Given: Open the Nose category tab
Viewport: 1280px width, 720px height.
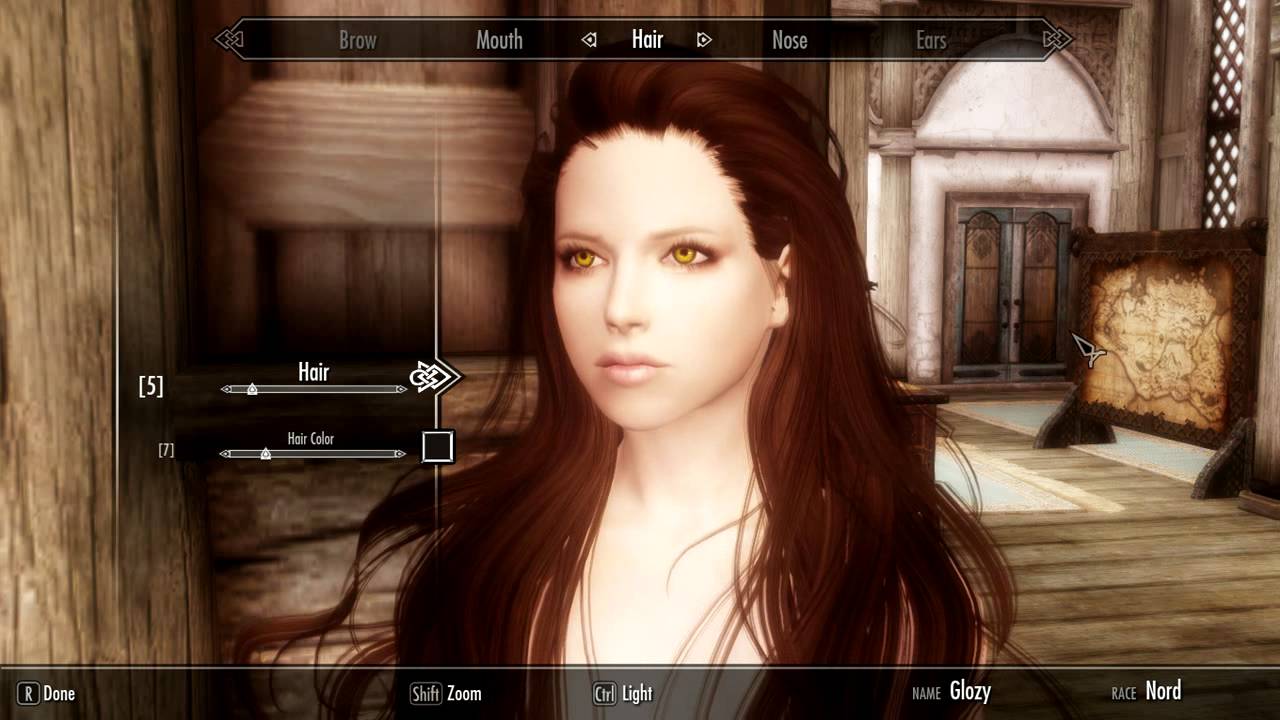Looking at the screenshot, I should pos(789,41).
